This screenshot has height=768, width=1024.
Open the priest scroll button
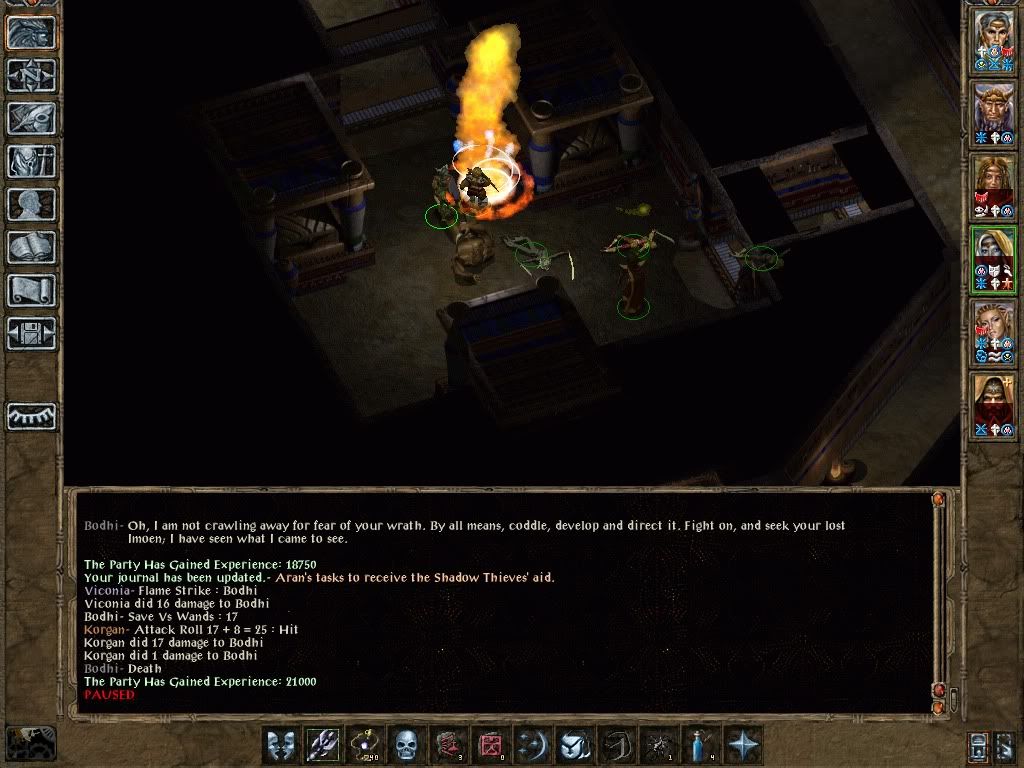pos(31,290)
